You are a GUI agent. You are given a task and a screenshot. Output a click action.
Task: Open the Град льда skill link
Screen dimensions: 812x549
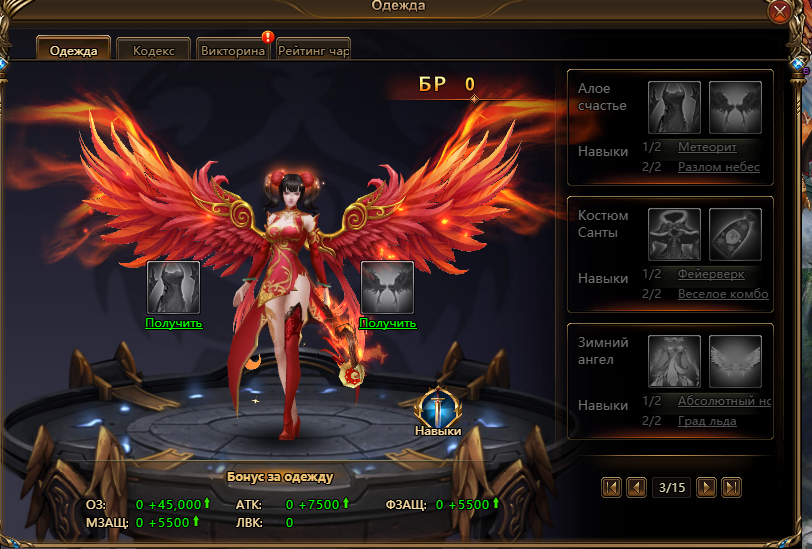point(707,421)
